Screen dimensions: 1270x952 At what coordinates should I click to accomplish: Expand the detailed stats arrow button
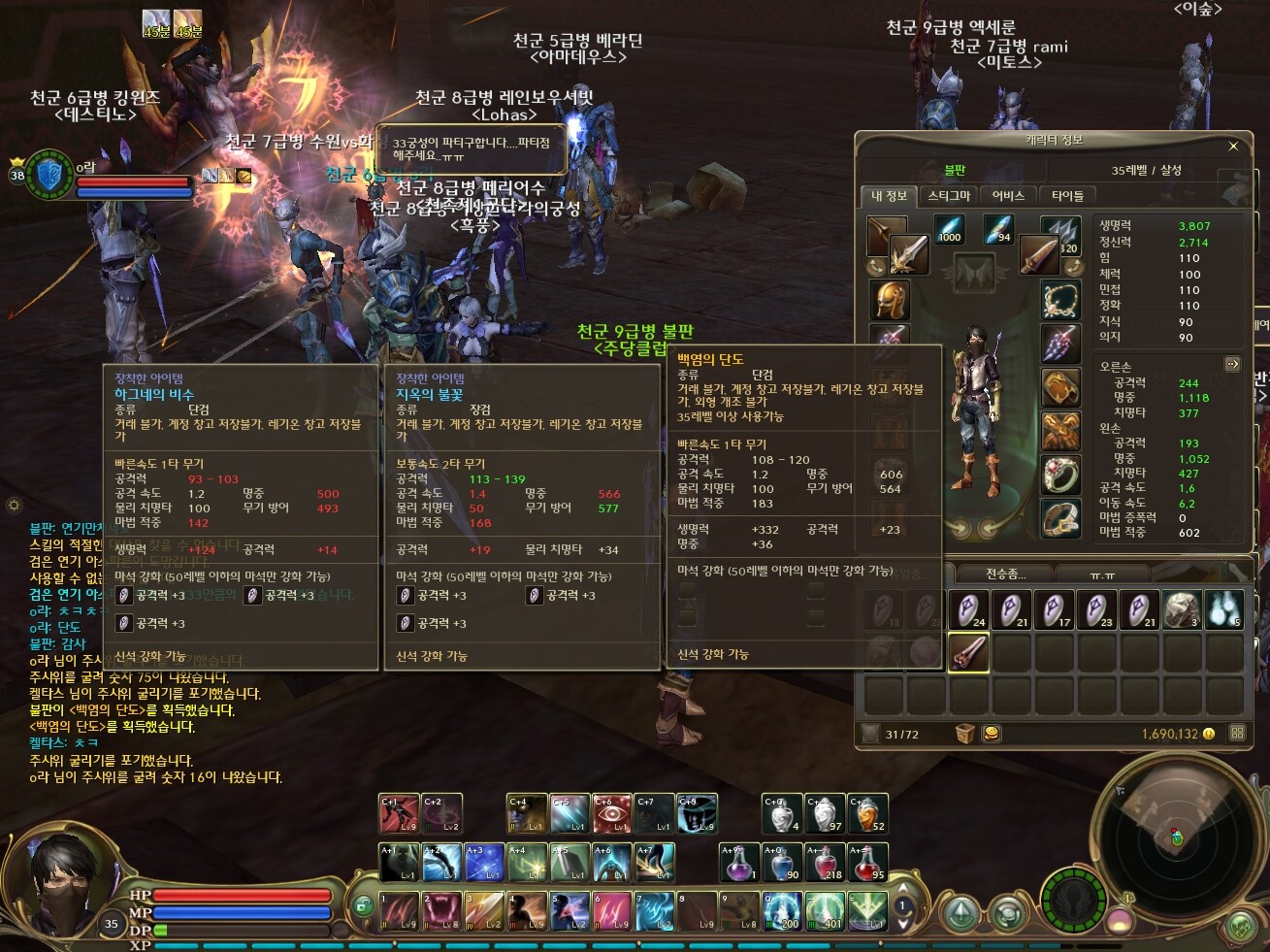tap(1232, 364)
